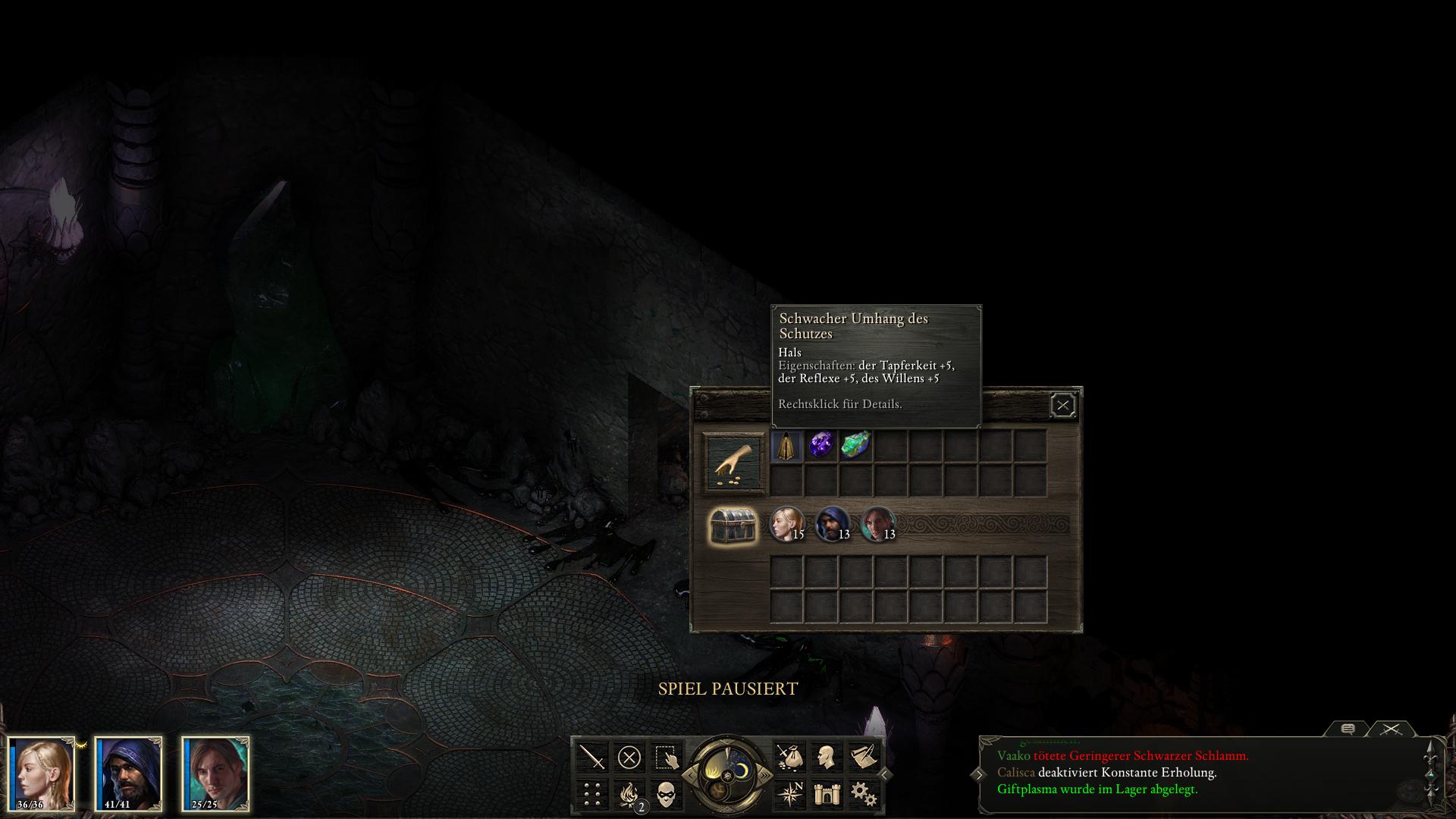Select the hooded bearded man in loot window
The height and width of the screenshot is (819, 1456).
point(832,524)
